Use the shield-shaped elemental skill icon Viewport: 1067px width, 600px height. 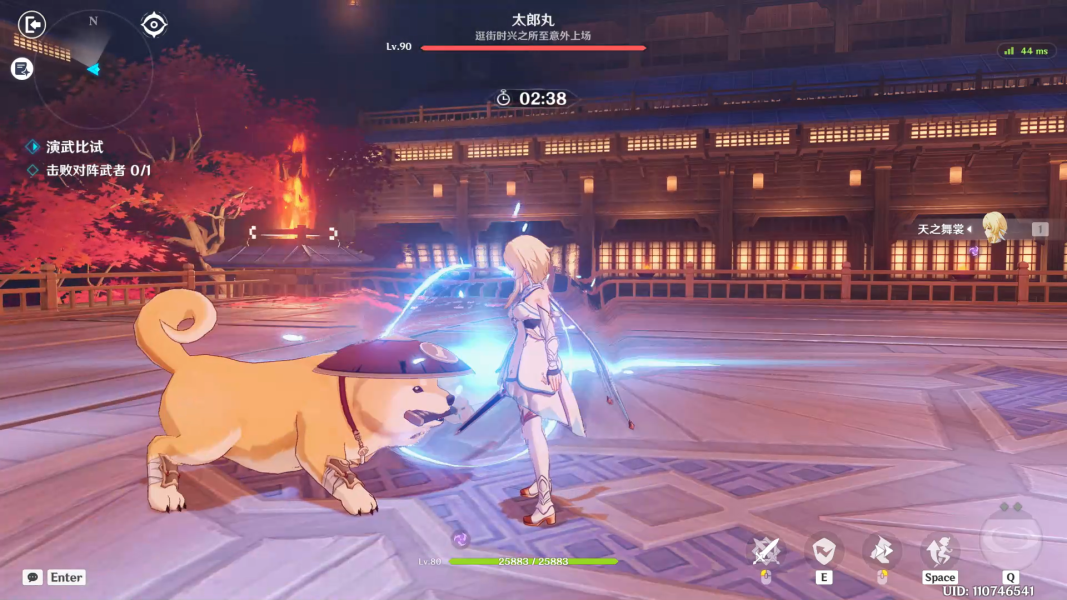click(x=824, y=551)
